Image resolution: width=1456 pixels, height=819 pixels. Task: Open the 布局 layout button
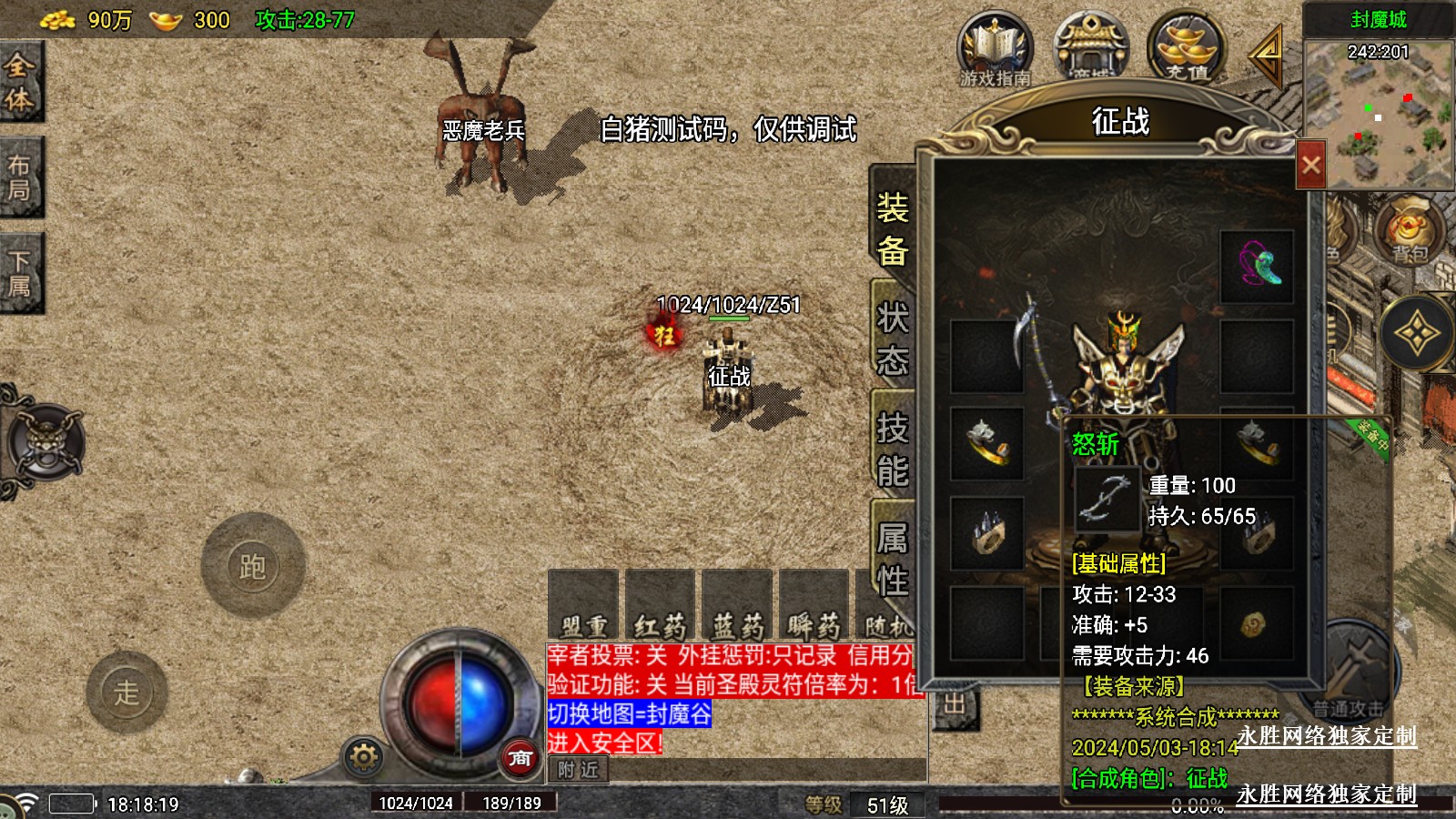point(20,177)
